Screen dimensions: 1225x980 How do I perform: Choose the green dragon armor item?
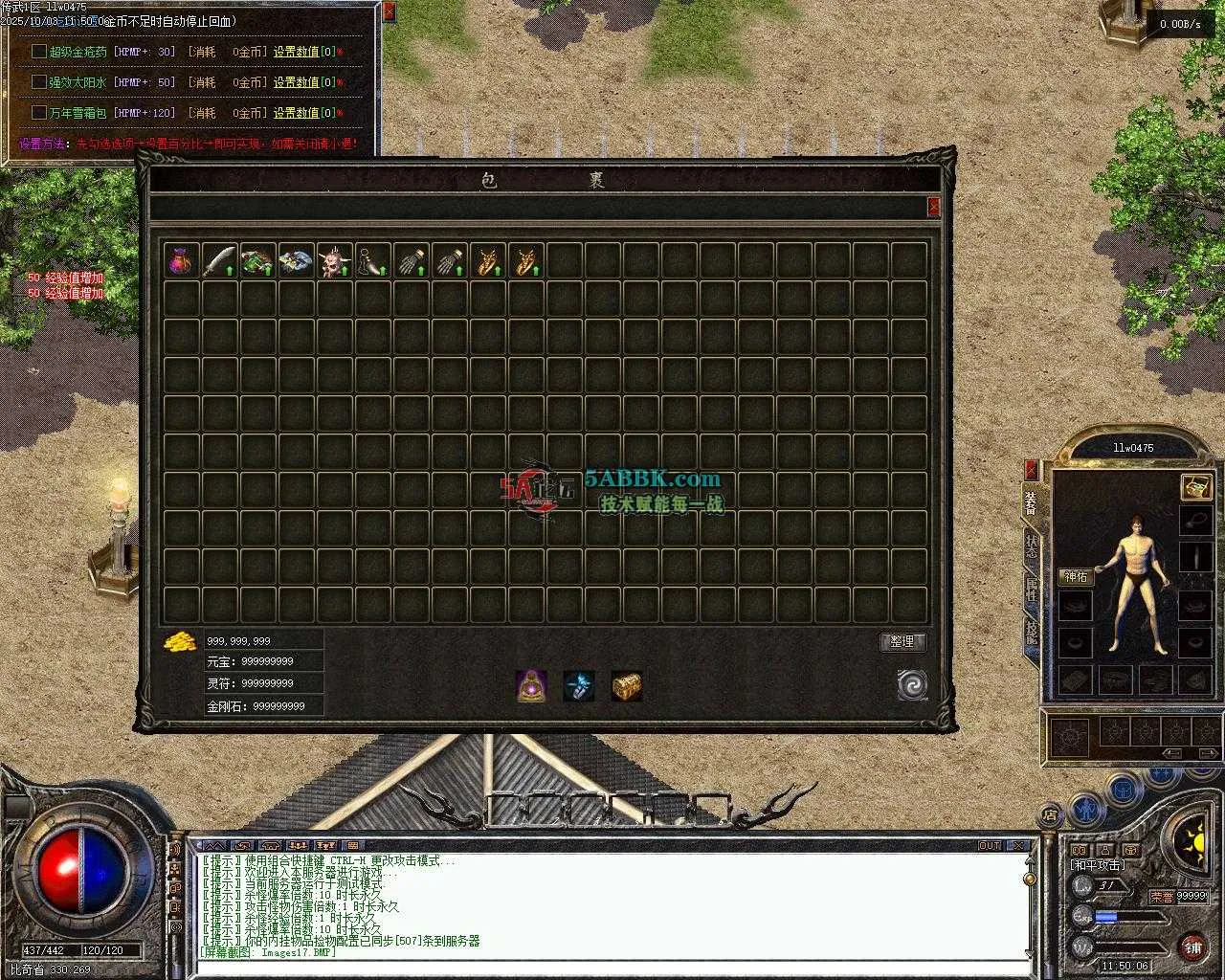(258, 260)
